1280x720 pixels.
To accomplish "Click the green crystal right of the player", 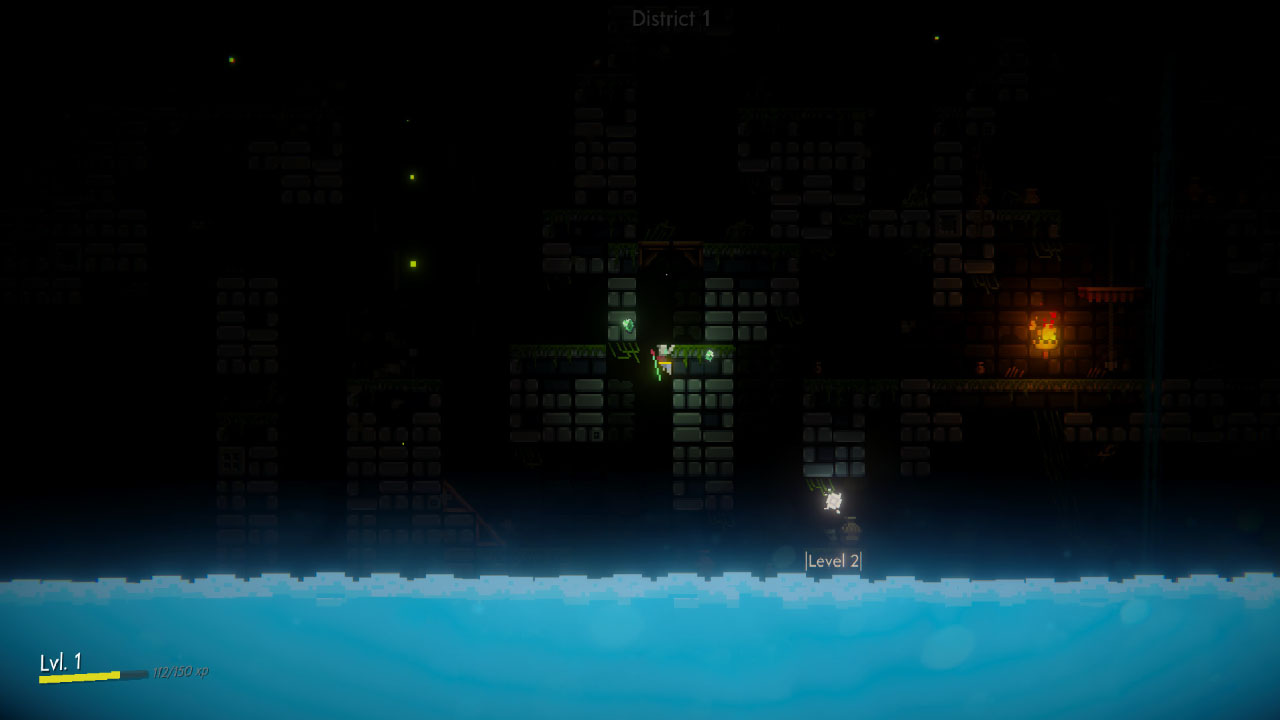I will point(710,354).
